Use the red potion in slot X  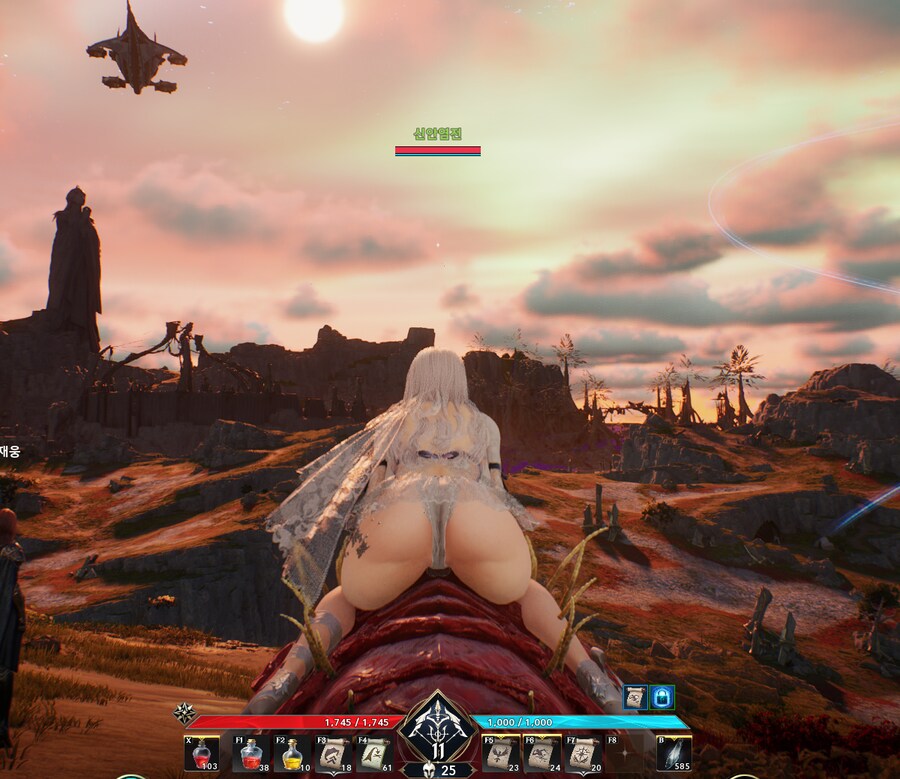[202, 753]
